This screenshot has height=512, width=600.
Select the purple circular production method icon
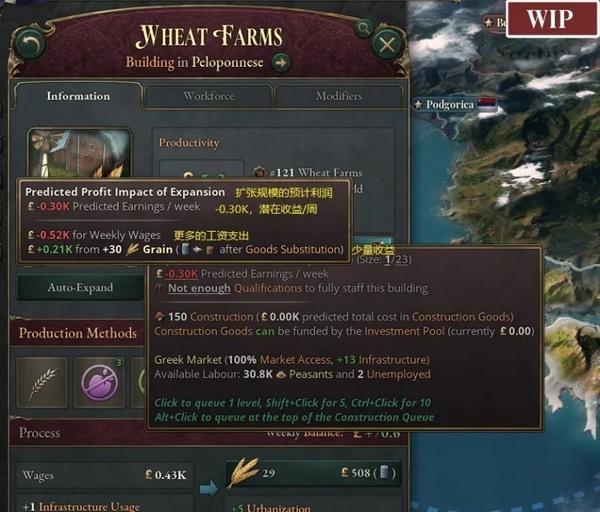click(99, 383)
